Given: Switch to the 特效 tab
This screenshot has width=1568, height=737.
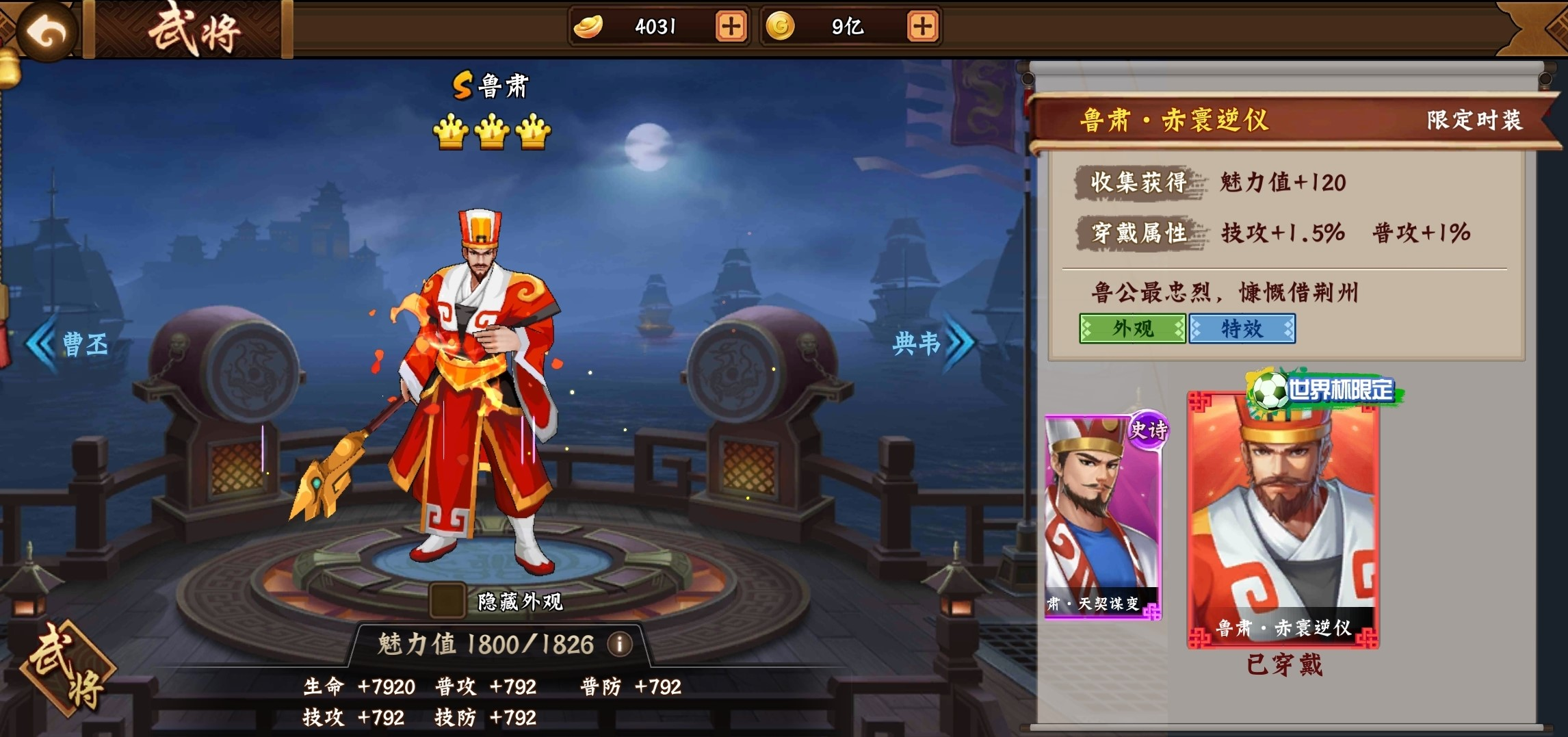Looking at the screenshot, I should (1242, 328).
